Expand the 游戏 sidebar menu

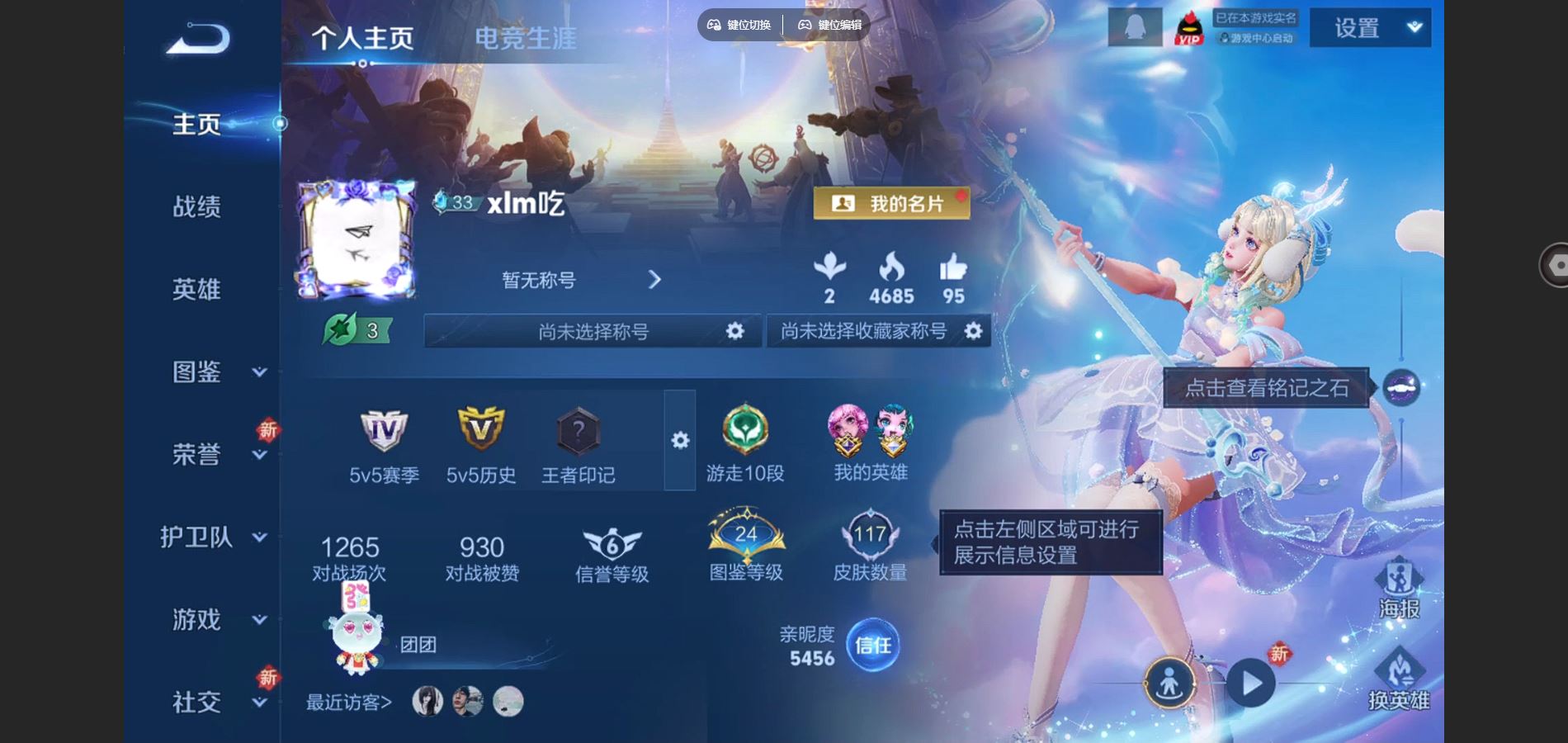coord(196,619)
